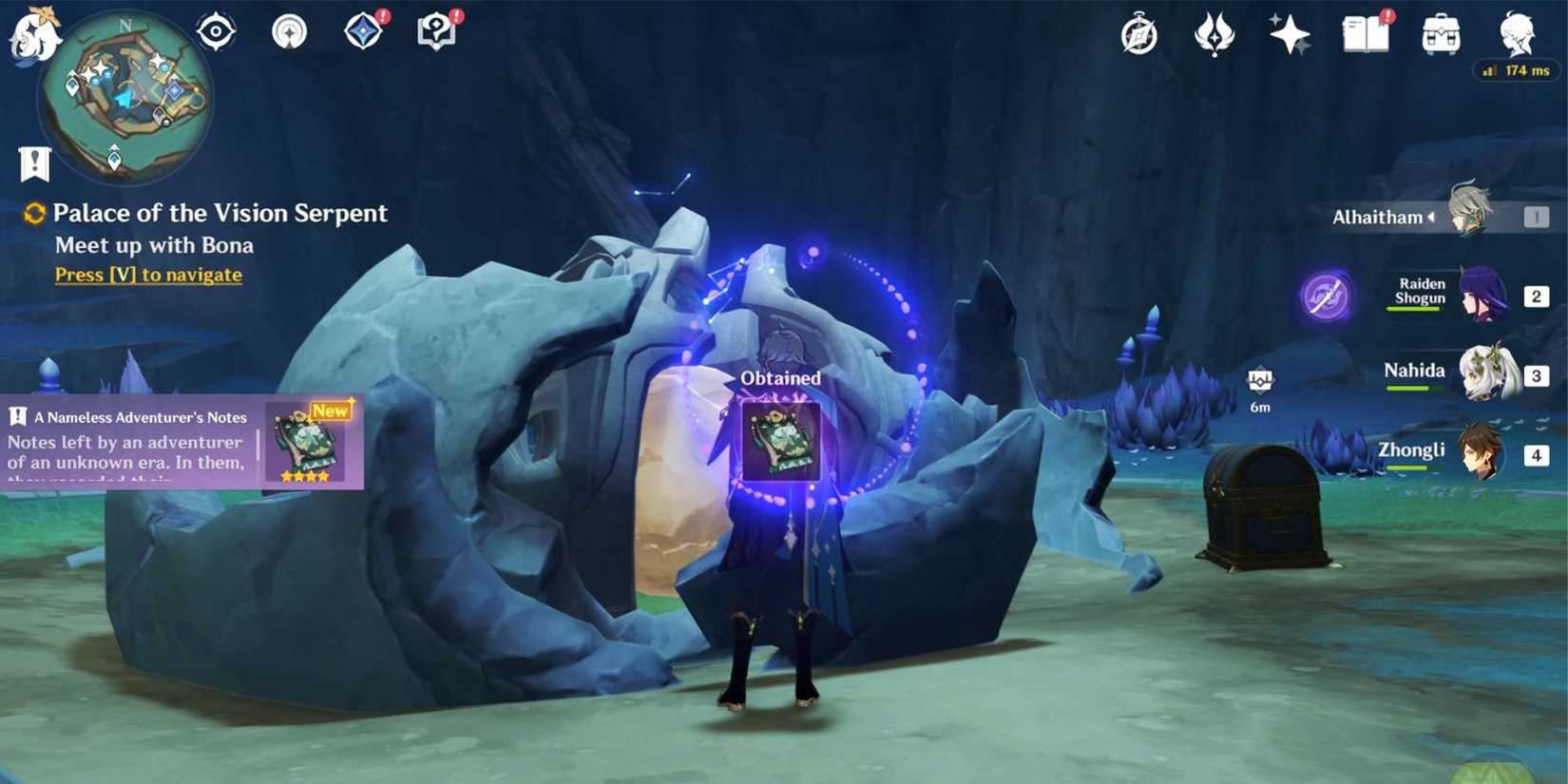Open the Character screen profile icon
Screen dimensions: 1568x784
pyautogui.click(x=1518, y=33)
